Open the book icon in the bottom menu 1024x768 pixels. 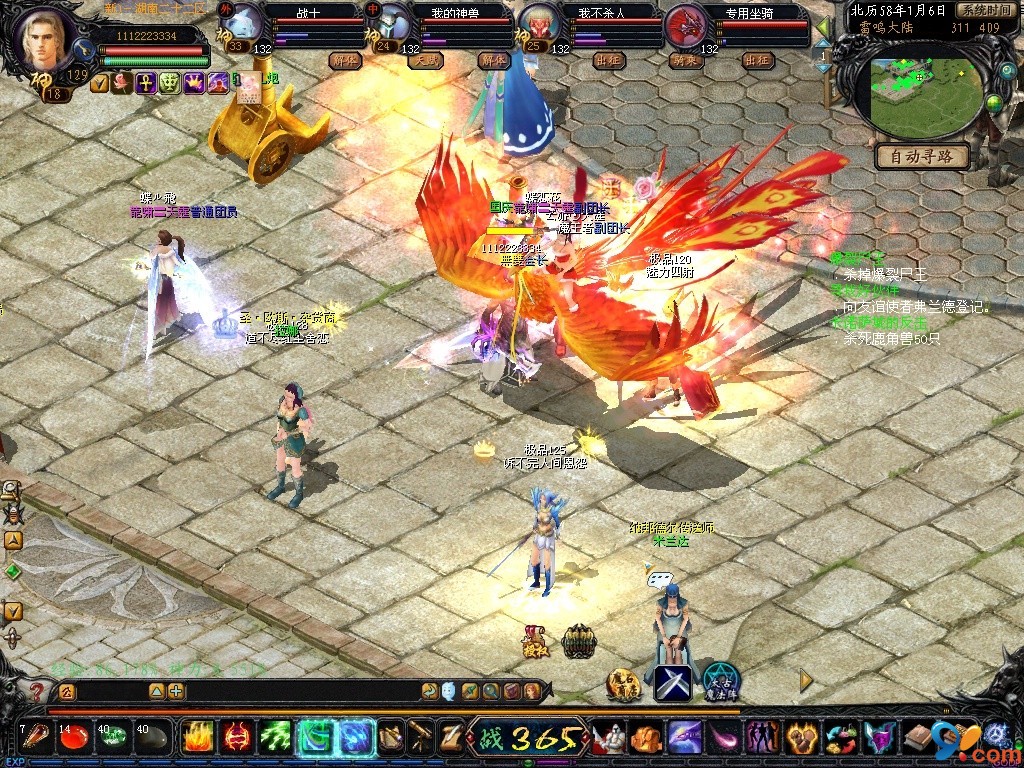click(916, 738)
